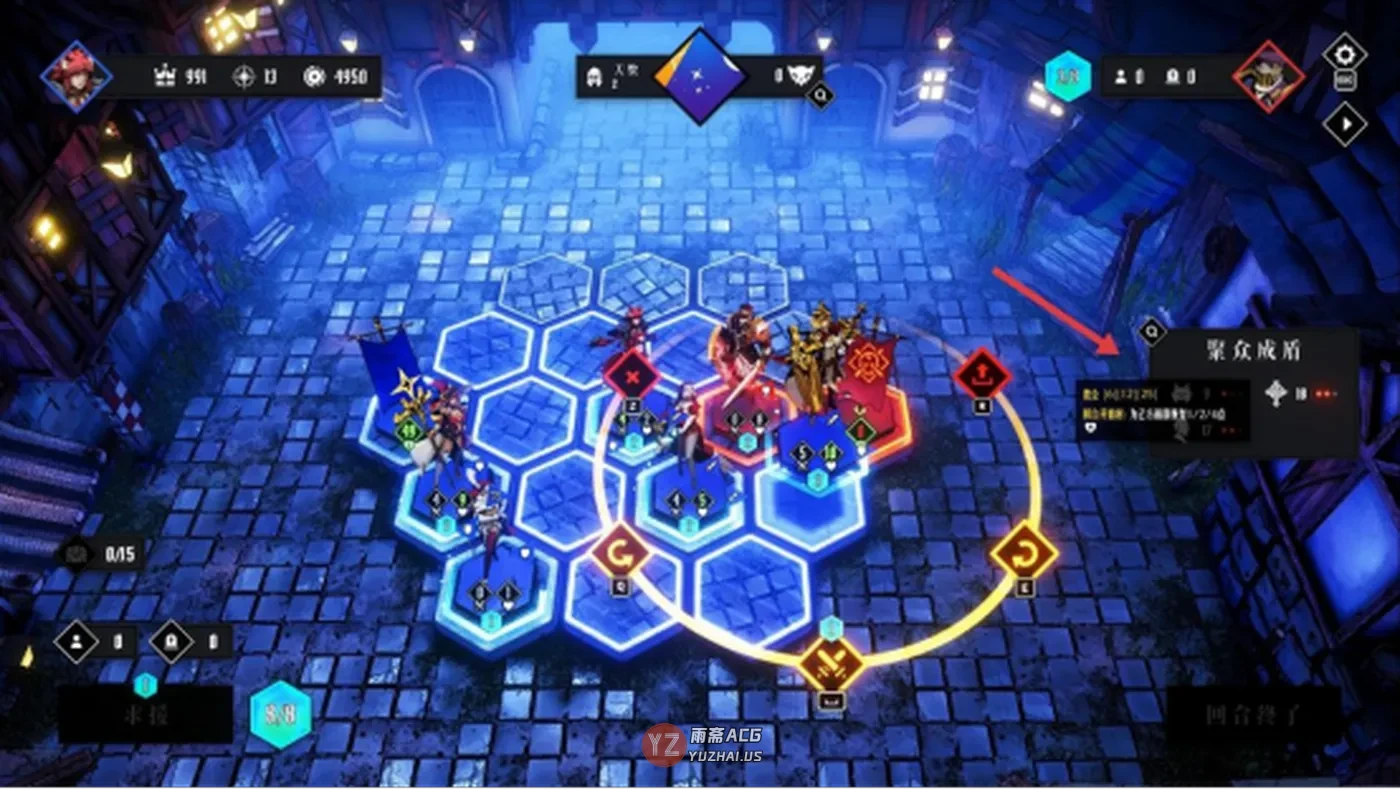End the turn with 回合终了

point(1254,716)
